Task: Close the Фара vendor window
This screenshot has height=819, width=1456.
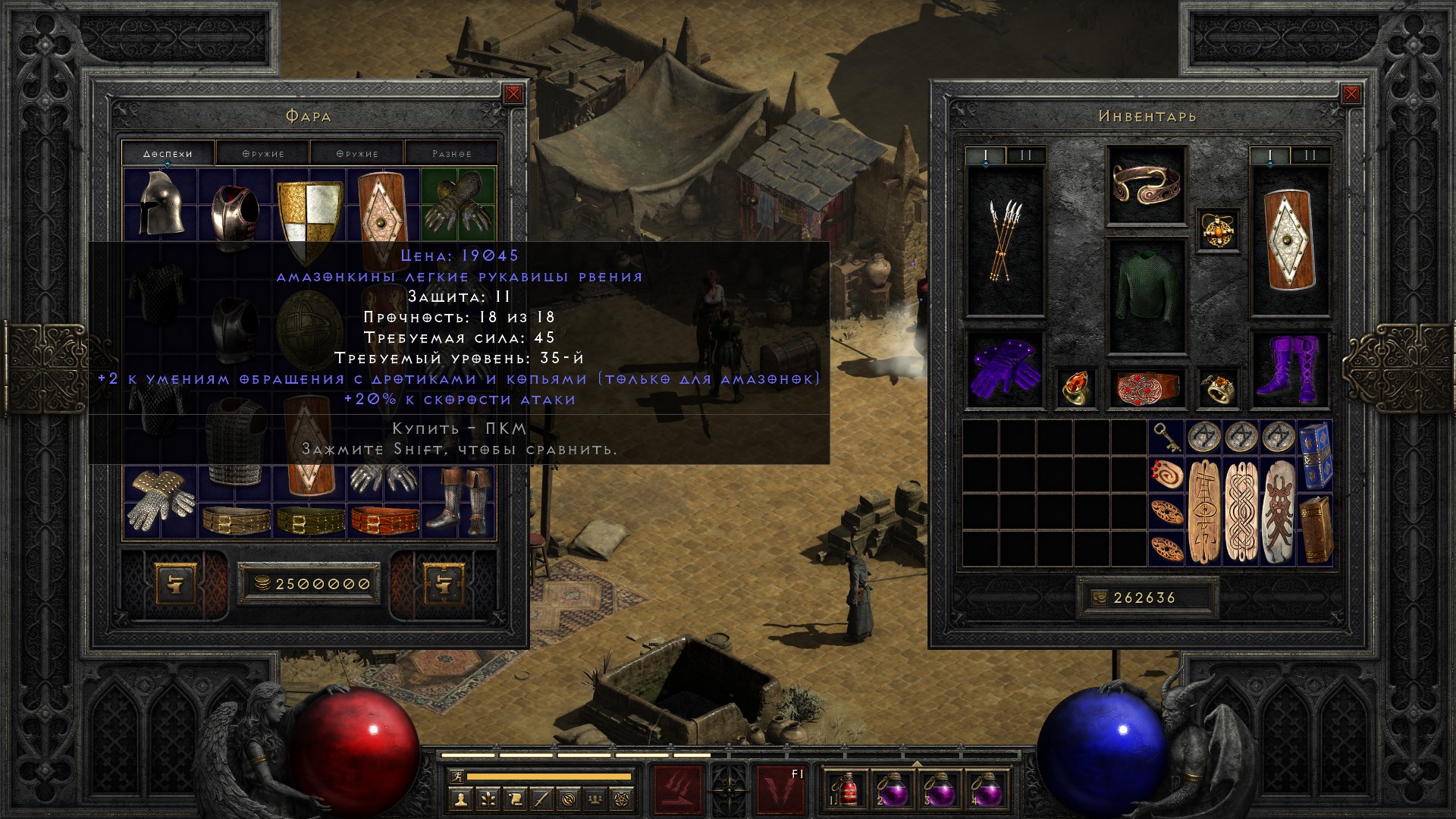Action: [513, 94]
